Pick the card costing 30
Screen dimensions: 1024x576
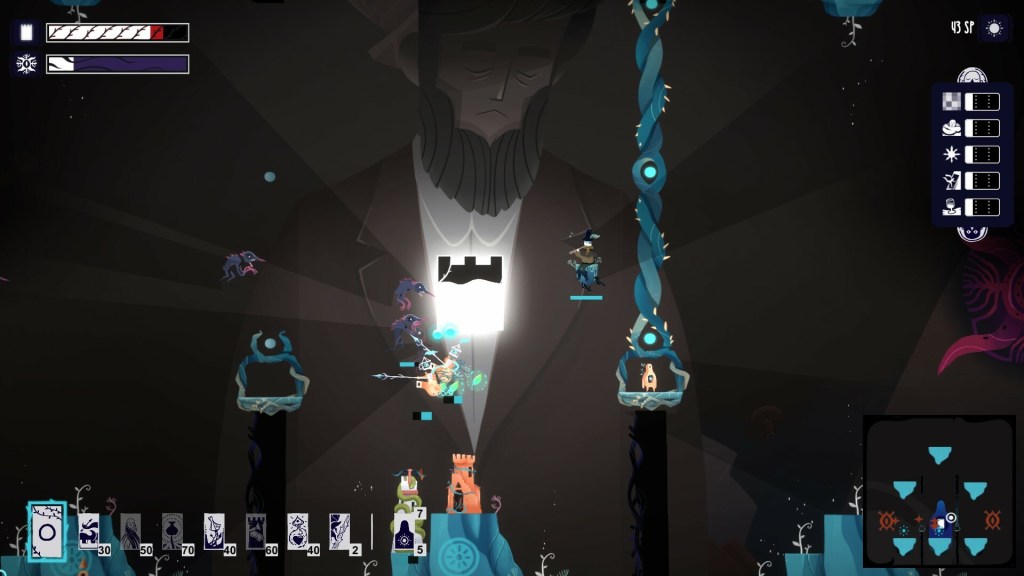pos(89,531)
